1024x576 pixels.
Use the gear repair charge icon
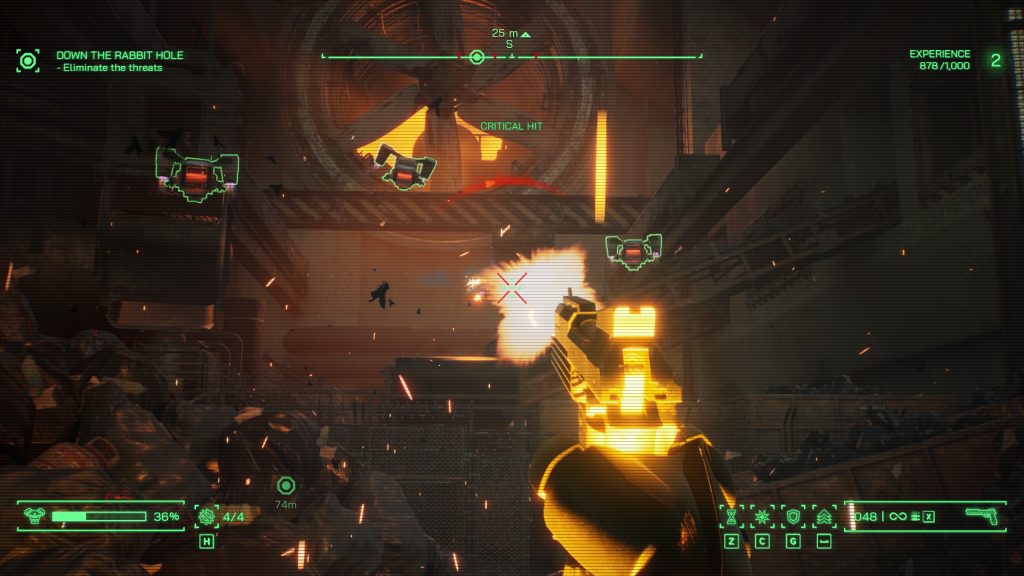coord(207,516)
